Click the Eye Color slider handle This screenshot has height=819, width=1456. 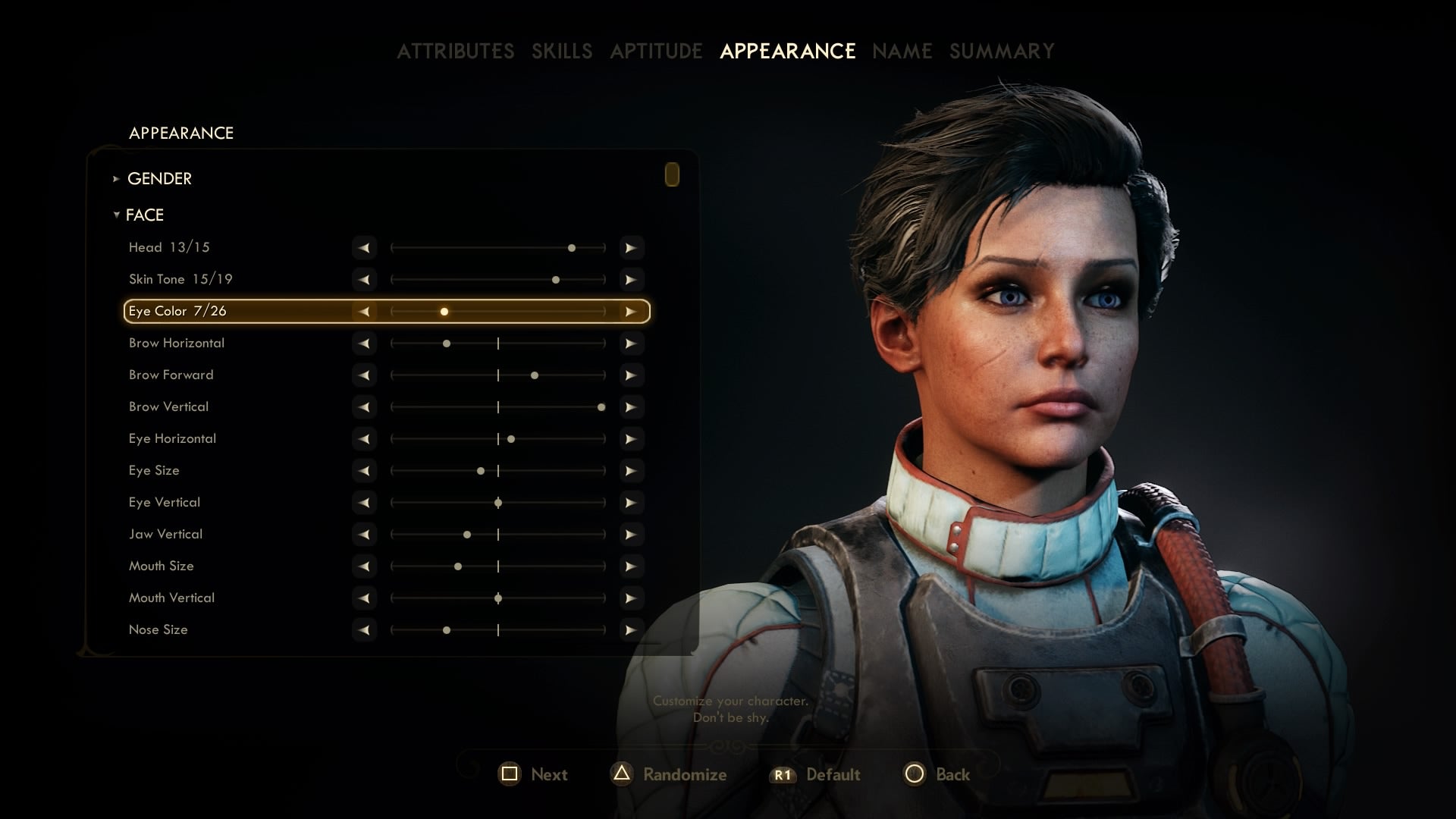(x=444, y=311)
